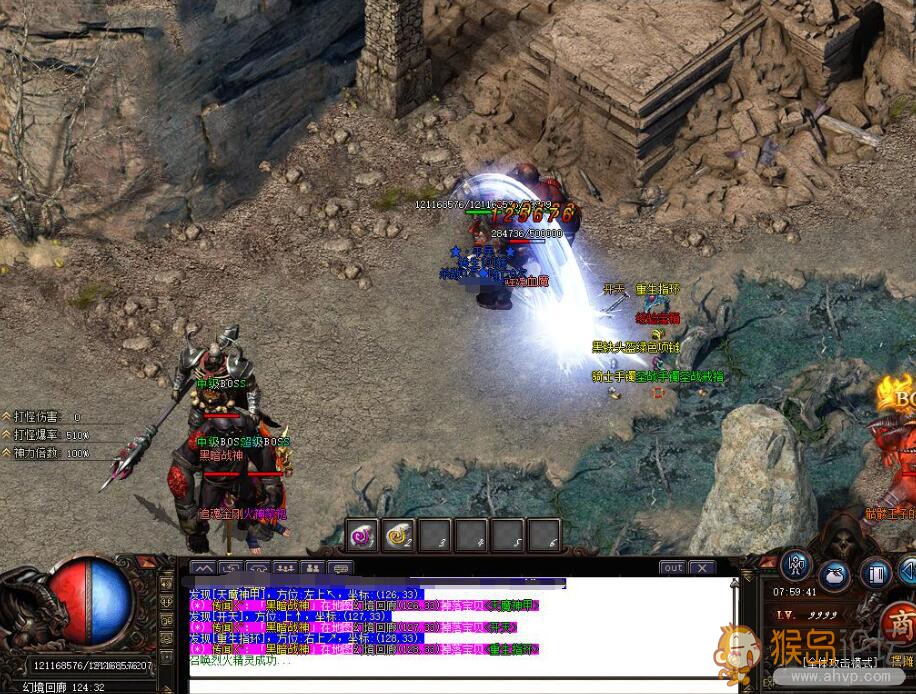Close the chat panel with the X button
The width and height of the screenshot is (916, 694).
click(x=703, y=567)
